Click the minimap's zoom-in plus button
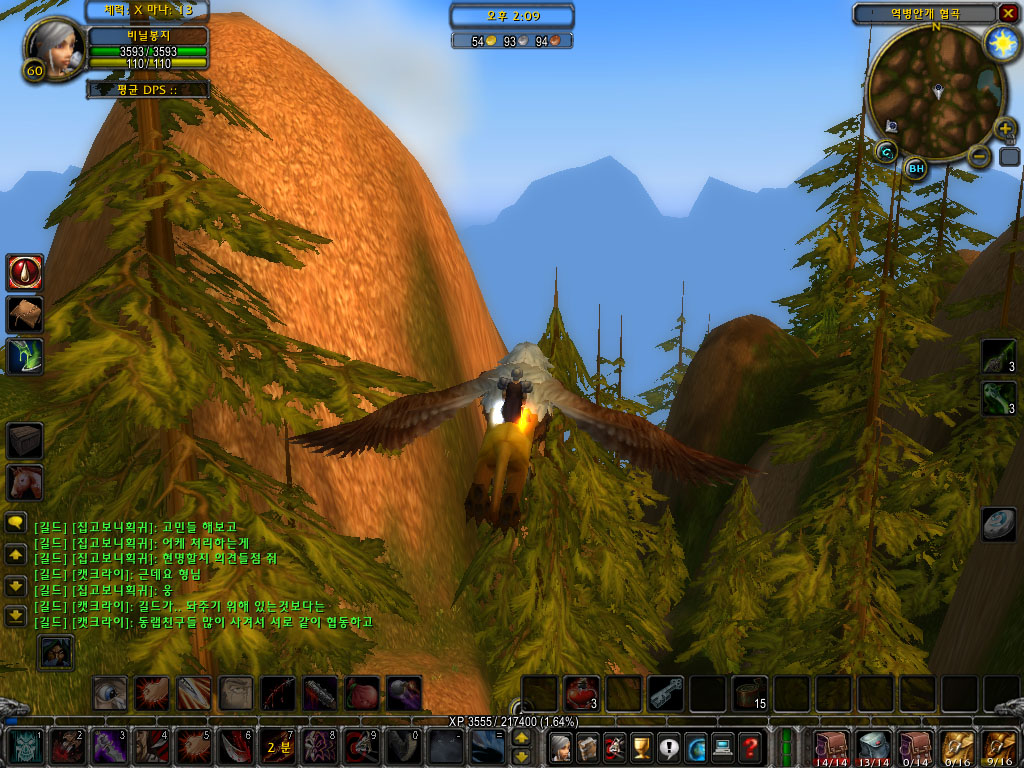Image resolution: width=1024 pixels, height=768 pixels. 1005,129
